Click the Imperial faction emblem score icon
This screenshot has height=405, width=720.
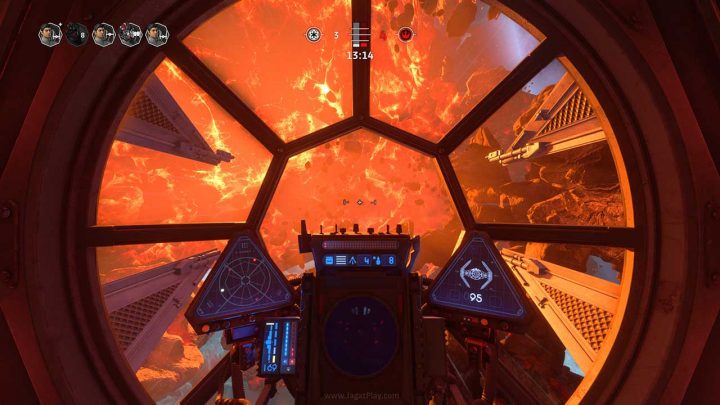[x=314, y=35]
